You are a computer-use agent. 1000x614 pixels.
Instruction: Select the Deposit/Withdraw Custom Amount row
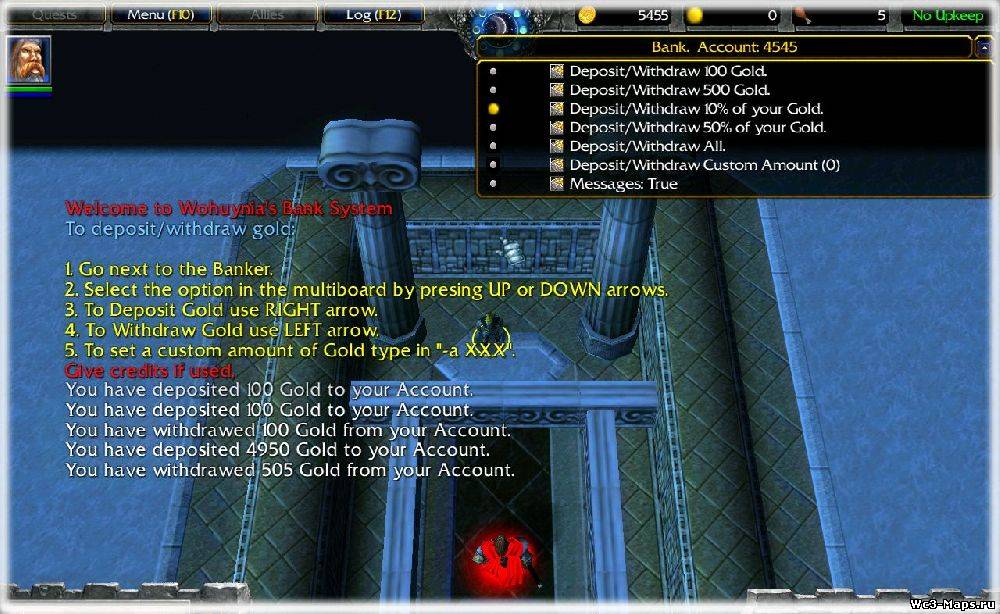[704, 165]
